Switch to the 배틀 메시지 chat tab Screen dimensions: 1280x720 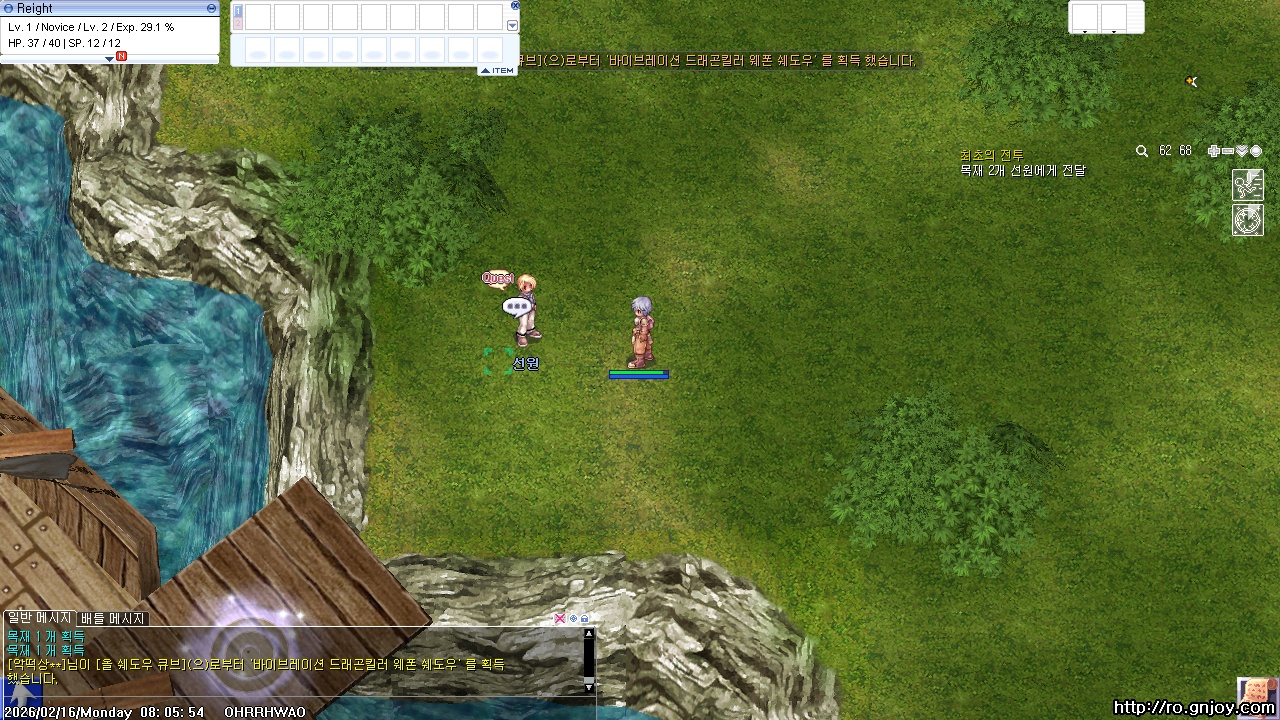click(113, 619)
